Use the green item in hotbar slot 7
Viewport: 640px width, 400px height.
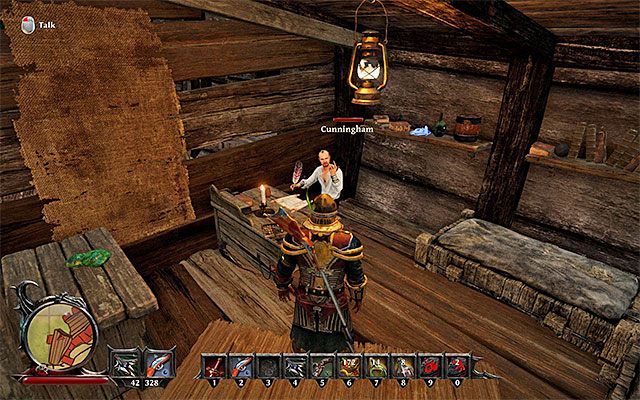tap(375, 366)
